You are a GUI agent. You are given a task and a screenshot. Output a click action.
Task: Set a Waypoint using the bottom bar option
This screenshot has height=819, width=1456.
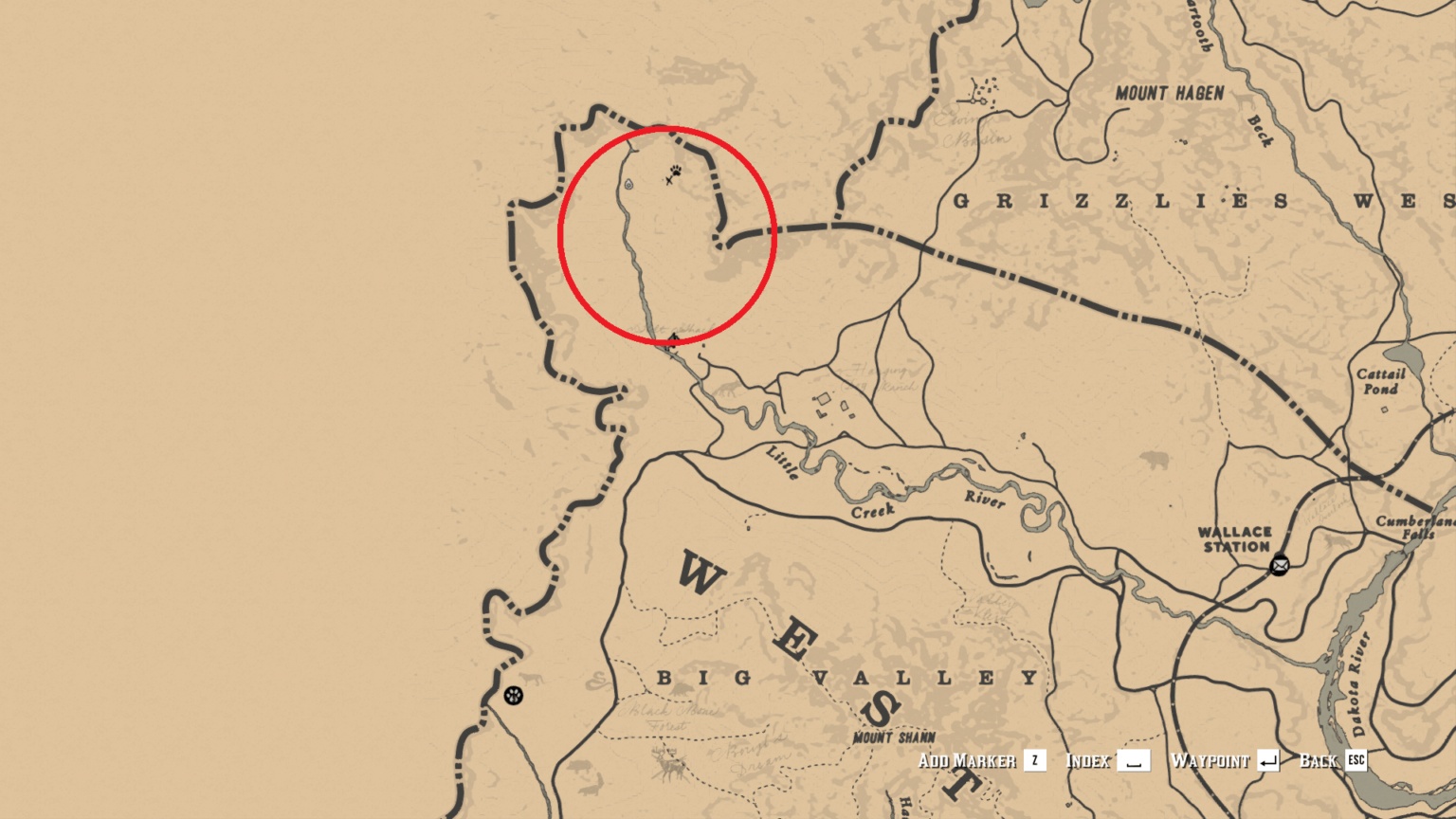tap(1210, 760)
